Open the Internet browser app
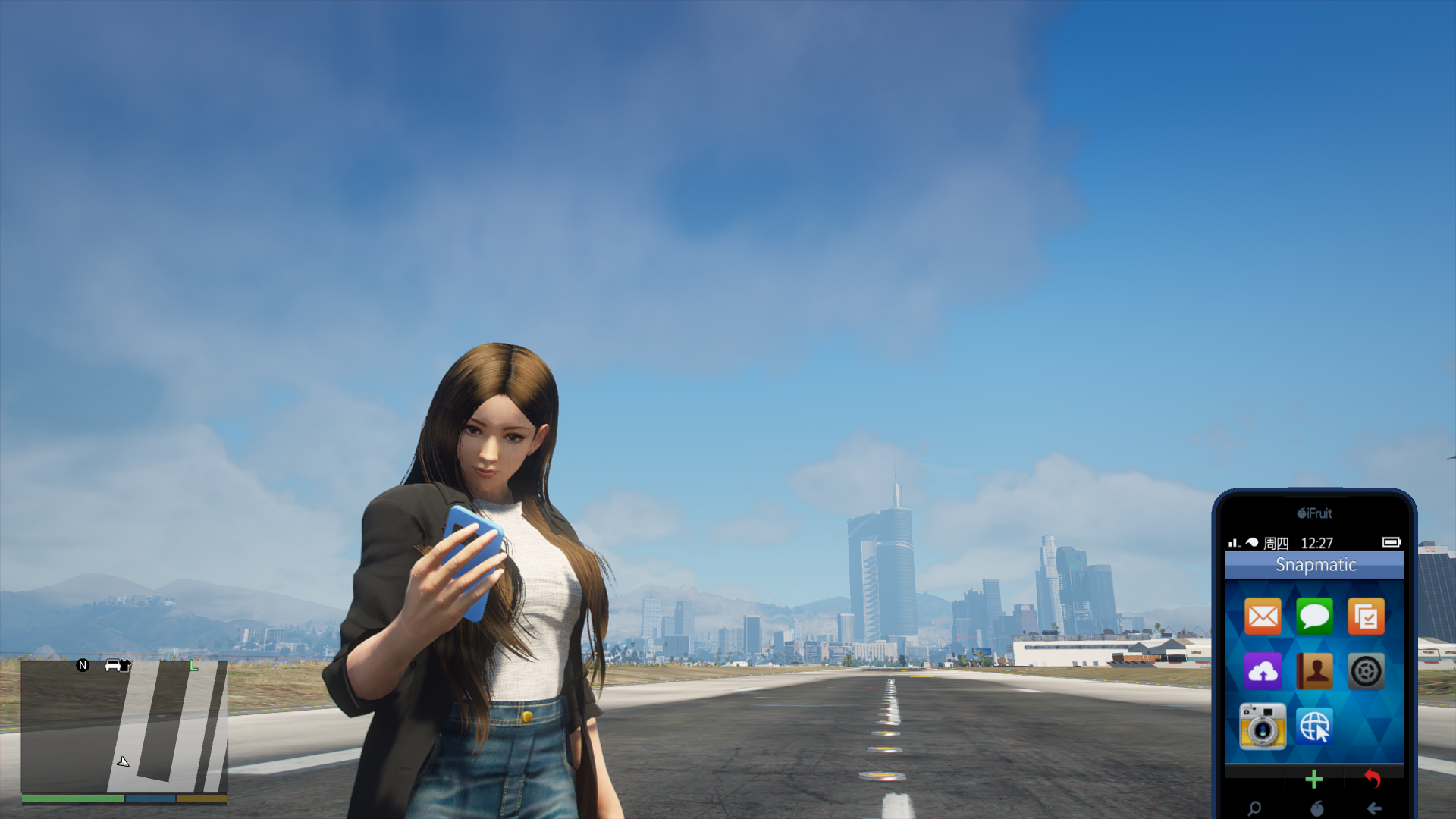This screenshot has height=819, width=1456. 1314,726
